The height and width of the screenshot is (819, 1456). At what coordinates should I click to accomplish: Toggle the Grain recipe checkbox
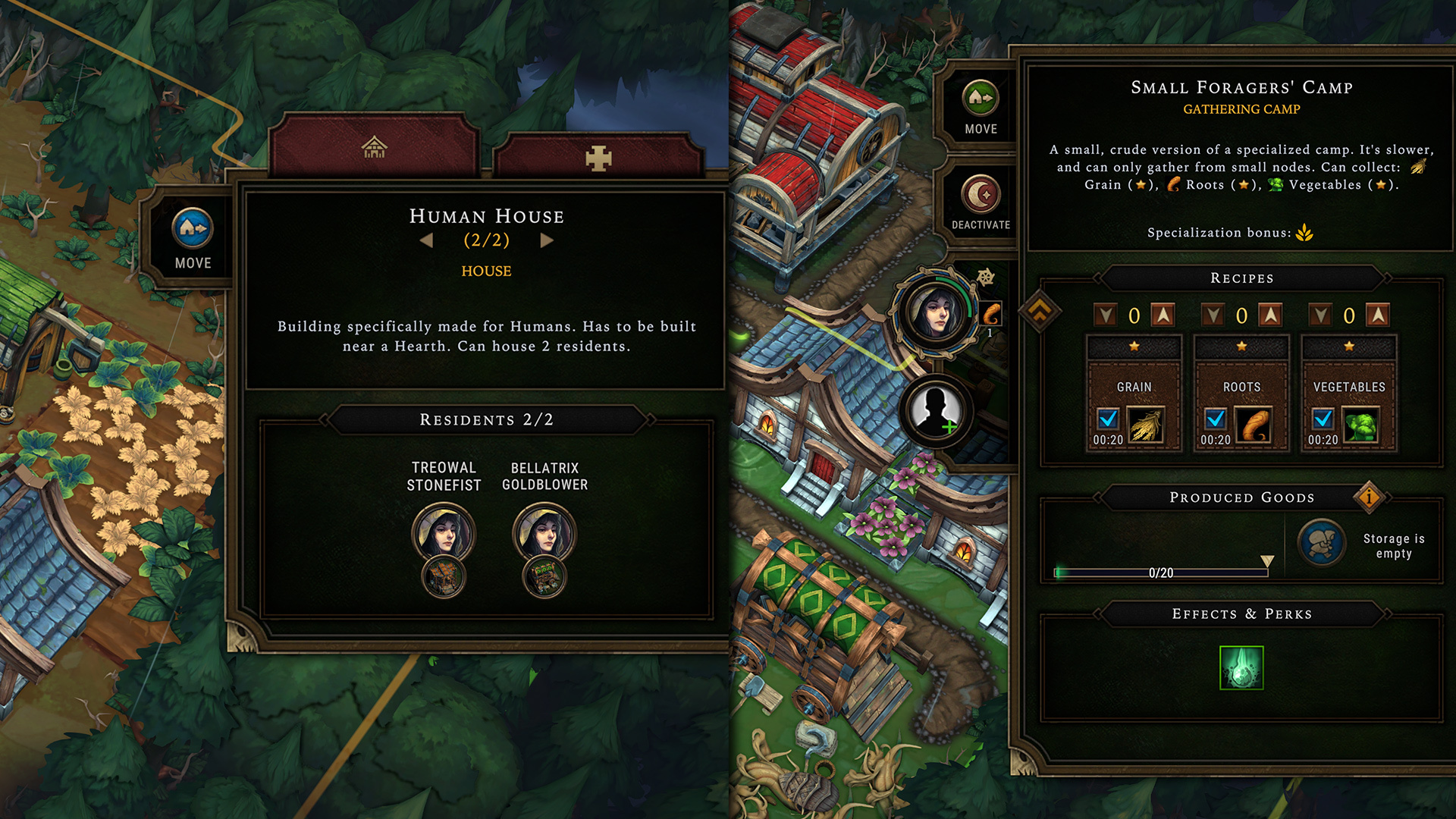(1108, 419)
